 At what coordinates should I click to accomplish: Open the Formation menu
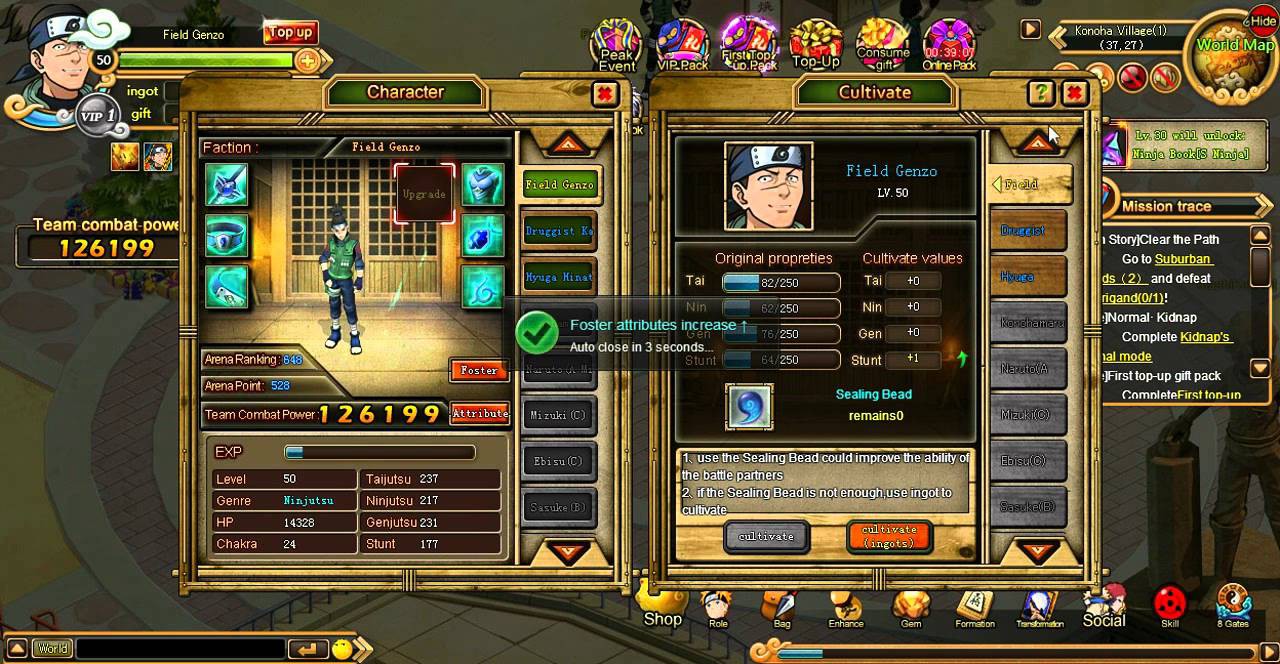(974, 608)
